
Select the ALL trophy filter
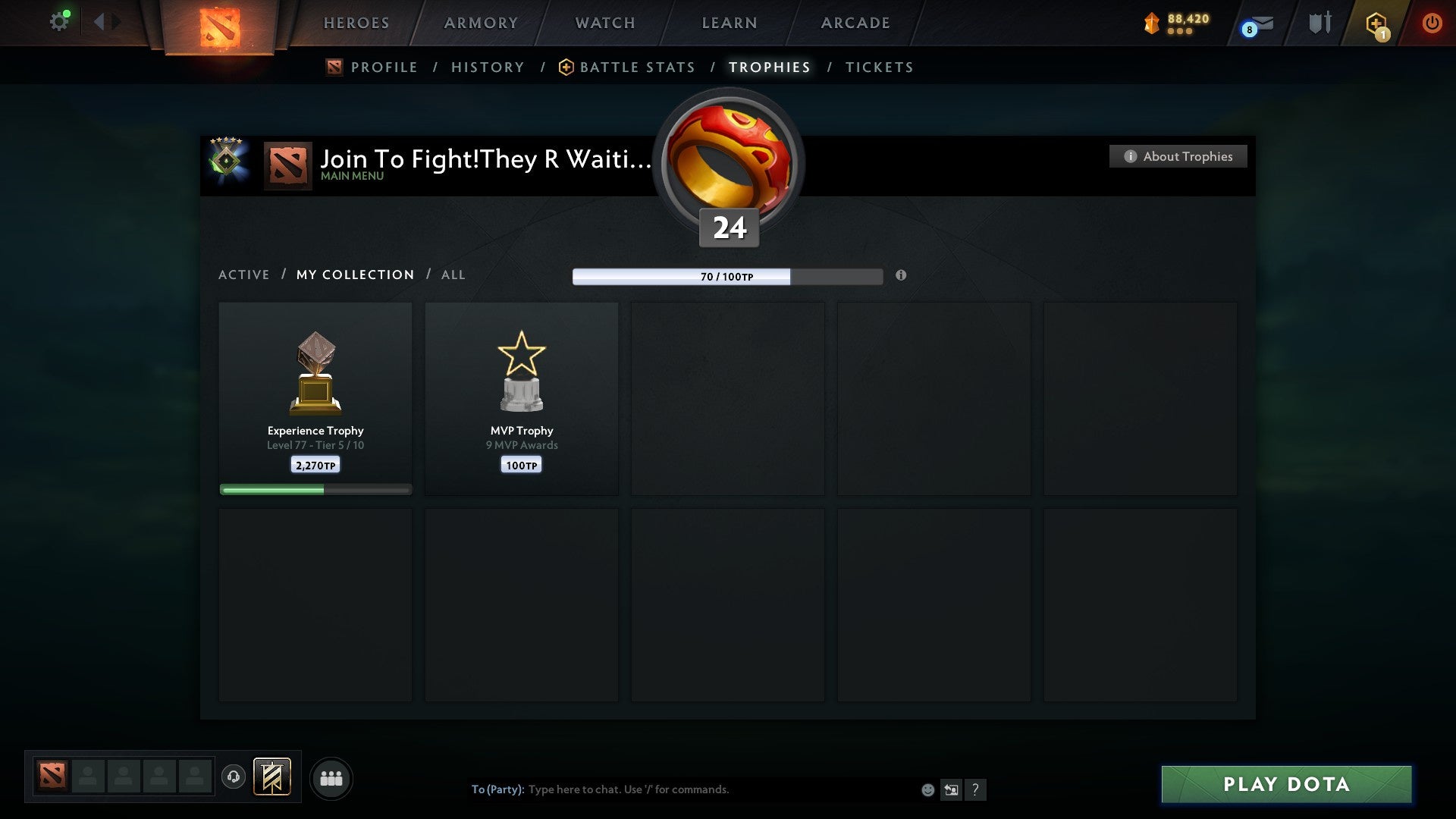[x=453, y=275]
